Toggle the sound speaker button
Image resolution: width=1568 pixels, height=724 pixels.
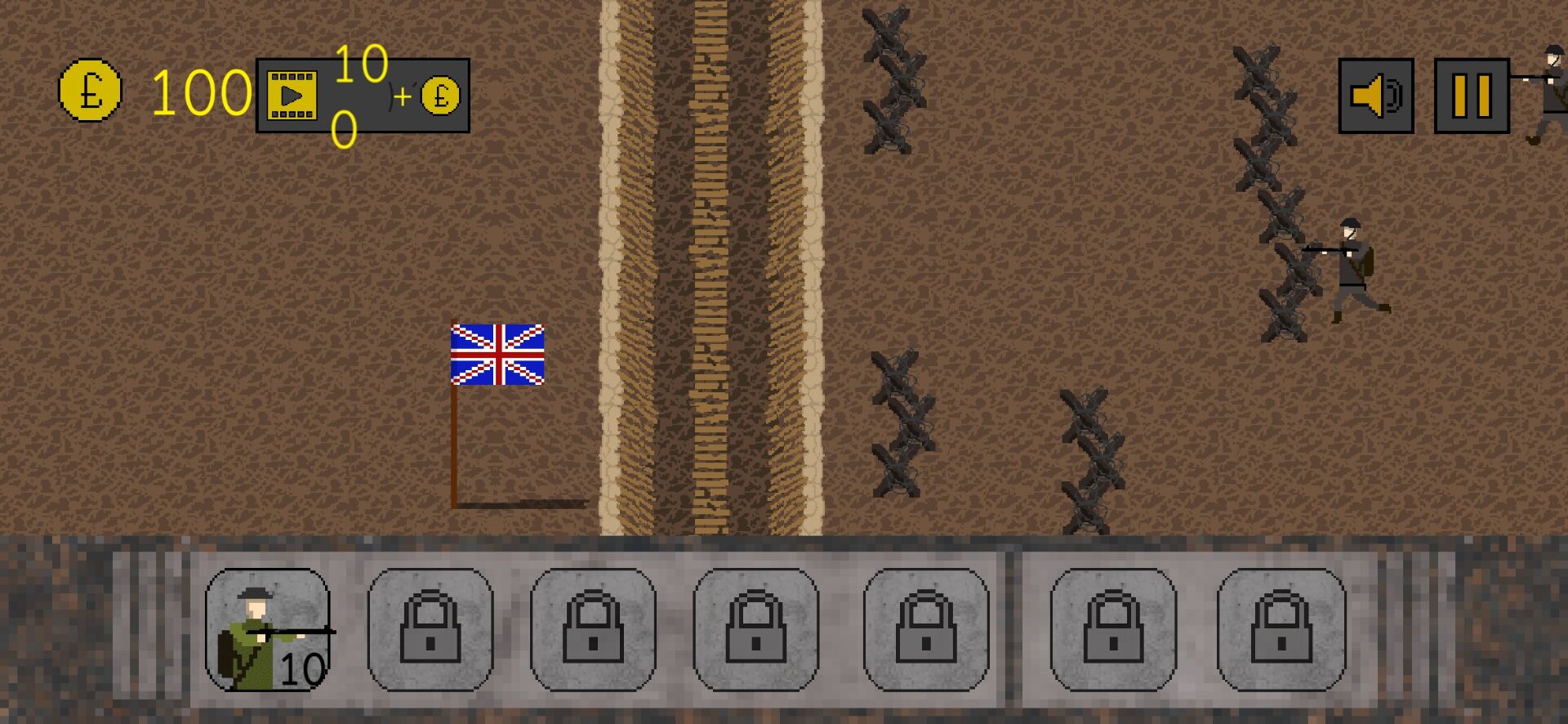coord(1375,96)
